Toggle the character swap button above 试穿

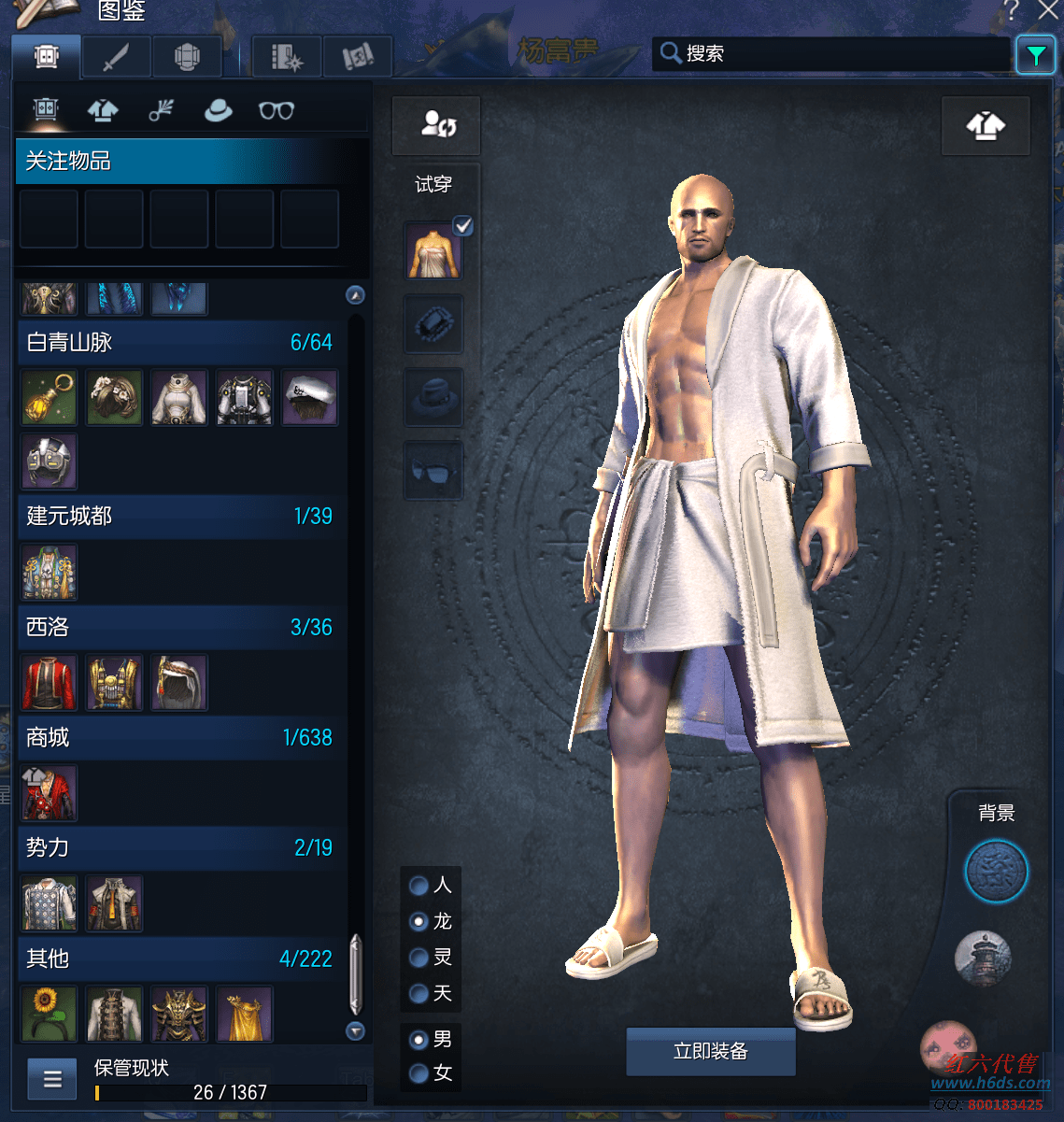[x=436, y=125]
